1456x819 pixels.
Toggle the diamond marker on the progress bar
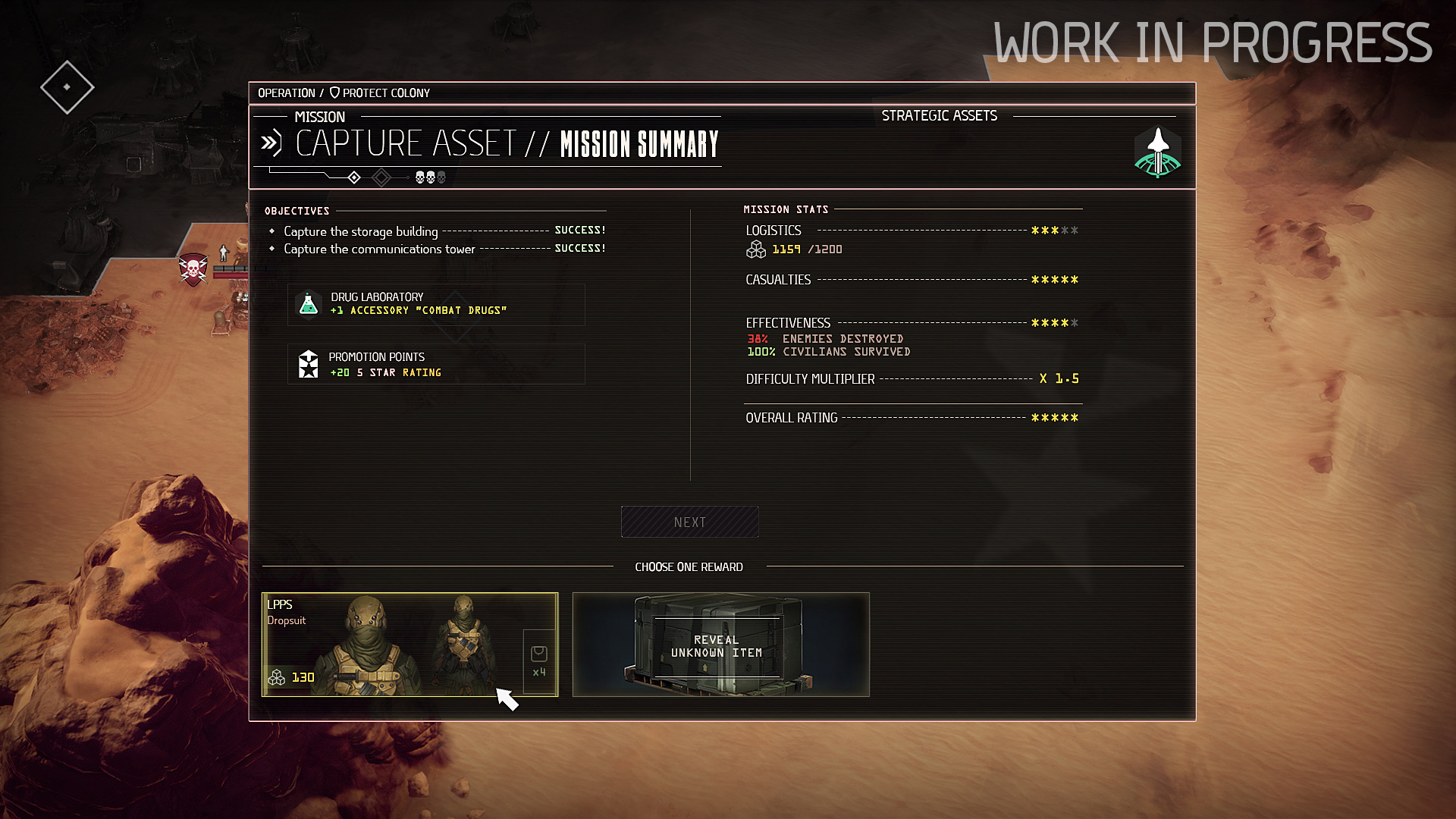tap(353, 177)
